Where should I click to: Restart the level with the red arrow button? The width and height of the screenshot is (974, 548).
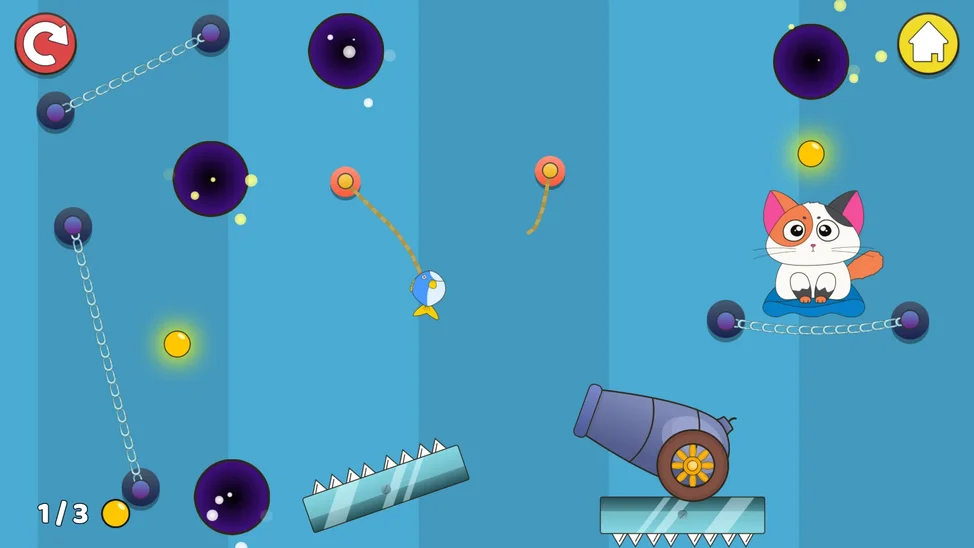(46, 44)
